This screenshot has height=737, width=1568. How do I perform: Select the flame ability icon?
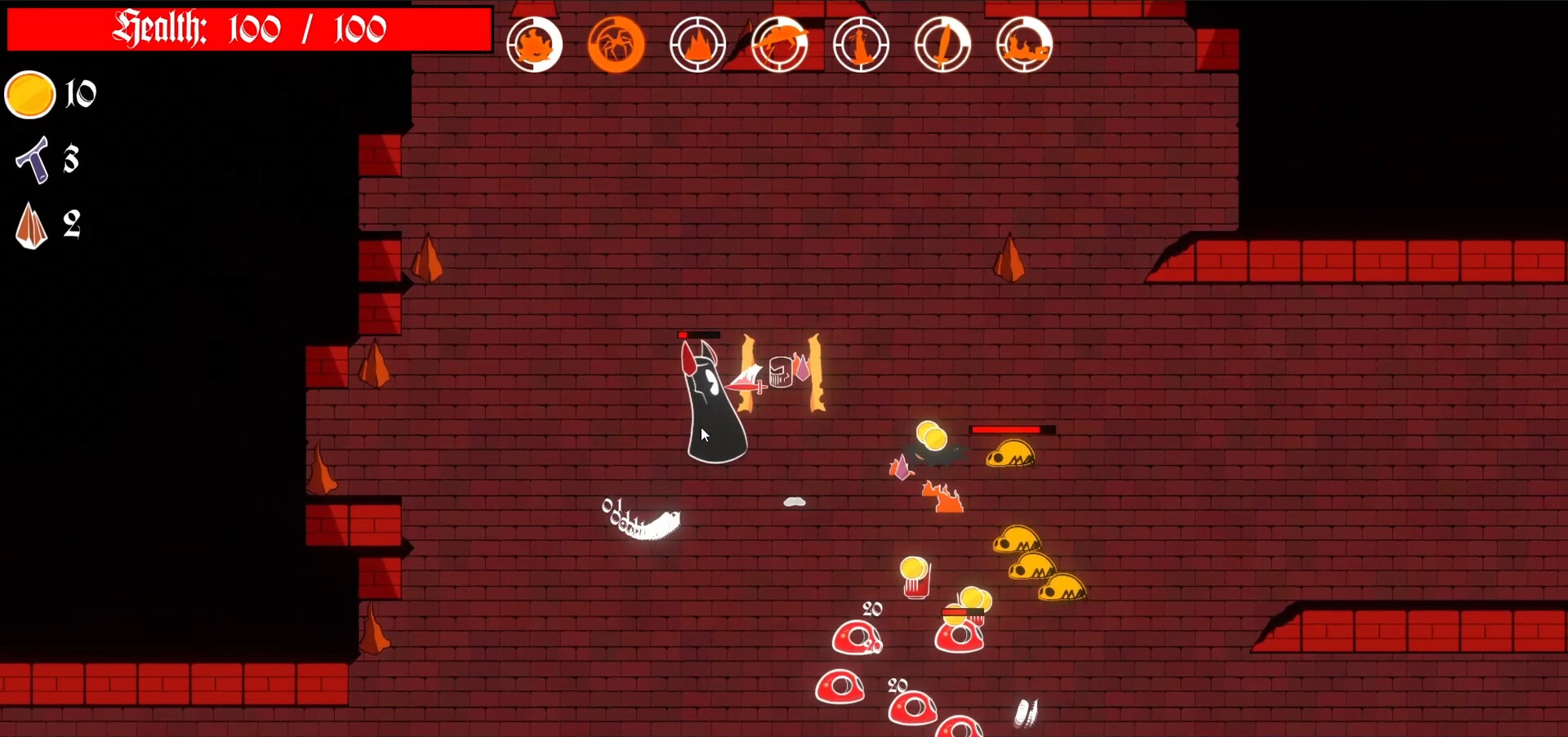pyautogui.click(x=698, y=43)
